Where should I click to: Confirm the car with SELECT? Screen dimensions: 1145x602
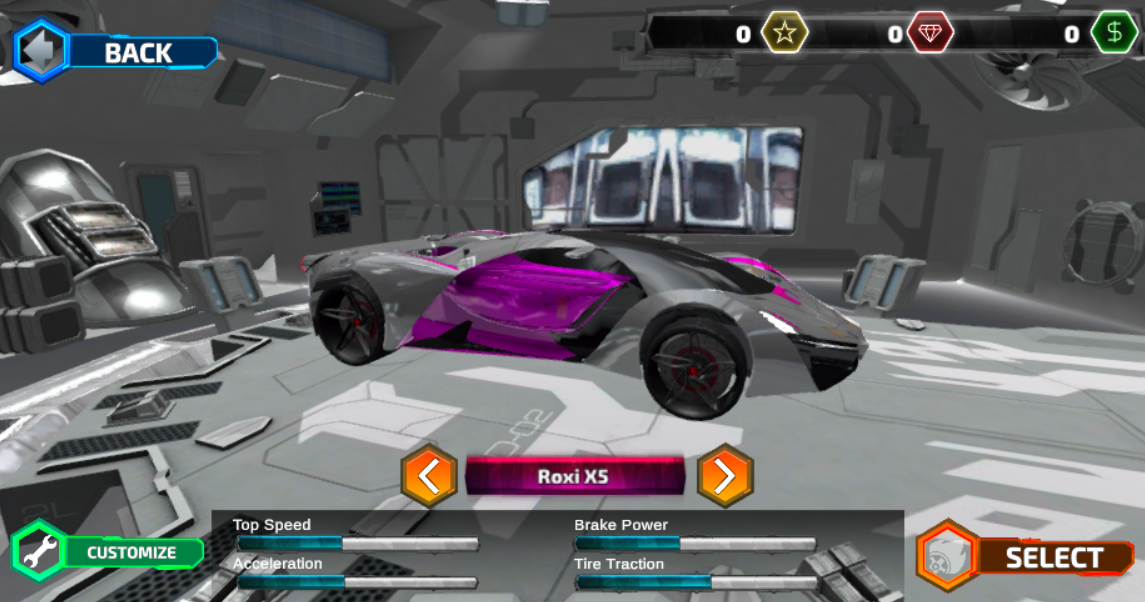(1026, 557)
